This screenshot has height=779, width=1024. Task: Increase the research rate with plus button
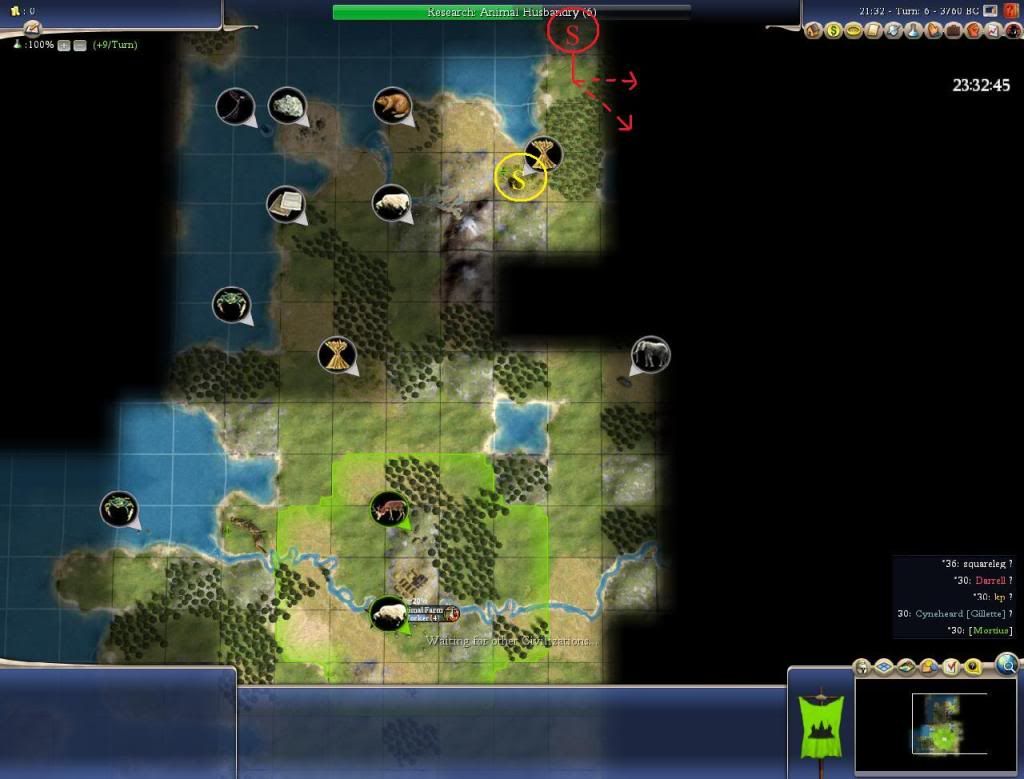[64, 46]
